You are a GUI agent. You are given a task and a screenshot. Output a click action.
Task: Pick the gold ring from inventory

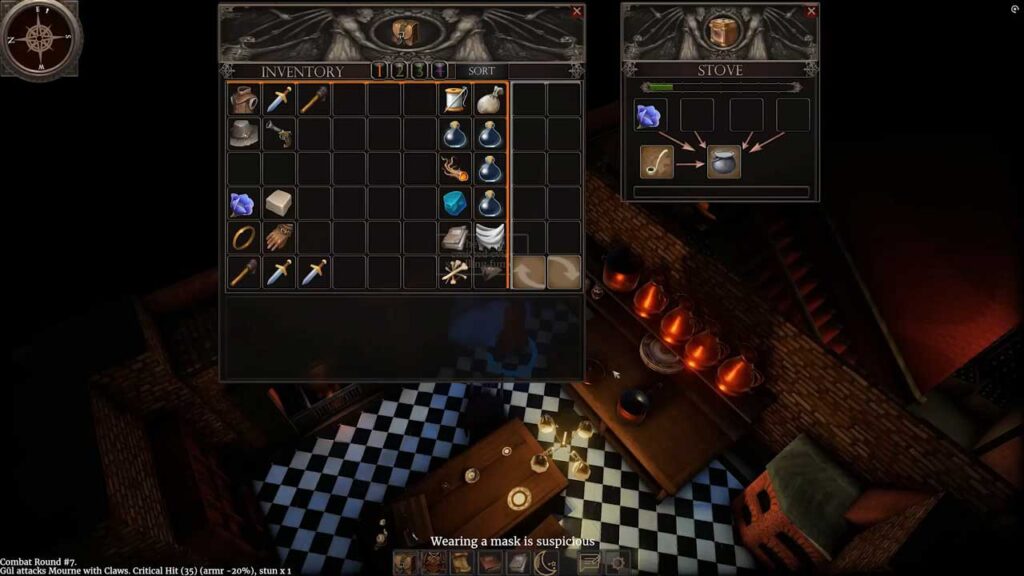click(x=244, y=238)
